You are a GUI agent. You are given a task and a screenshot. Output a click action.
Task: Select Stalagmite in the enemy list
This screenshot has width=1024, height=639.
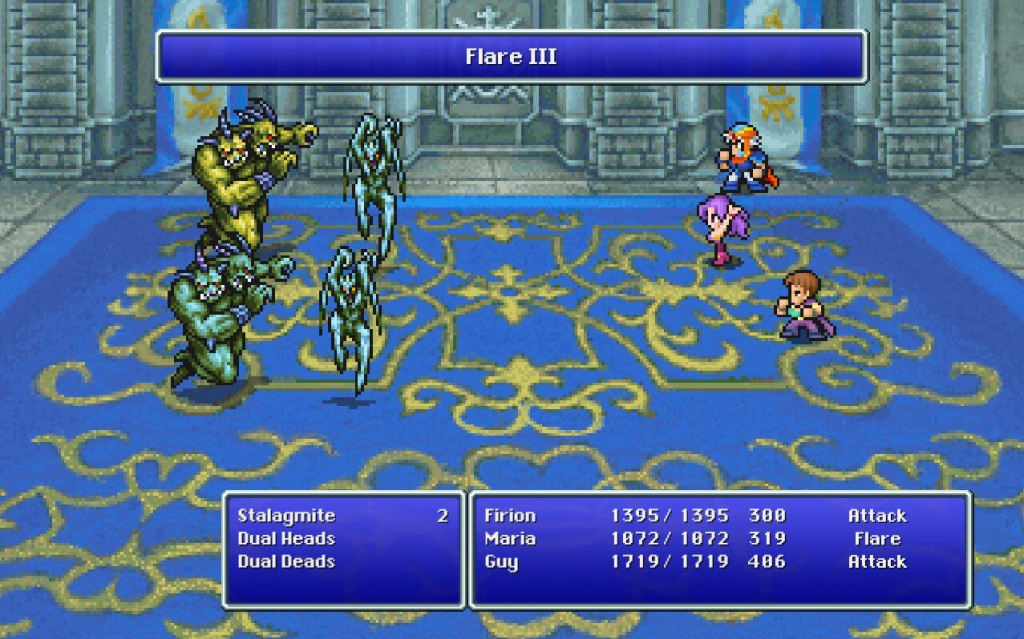coord(287,516)
